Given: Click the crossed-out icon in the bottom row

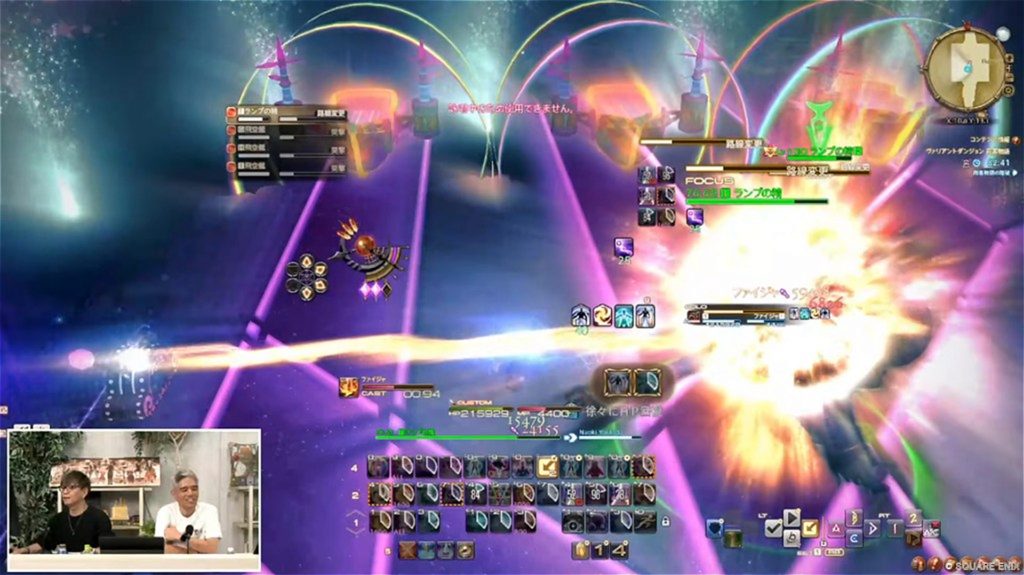Looking at the screenshot, I should [x=408, y=549].
